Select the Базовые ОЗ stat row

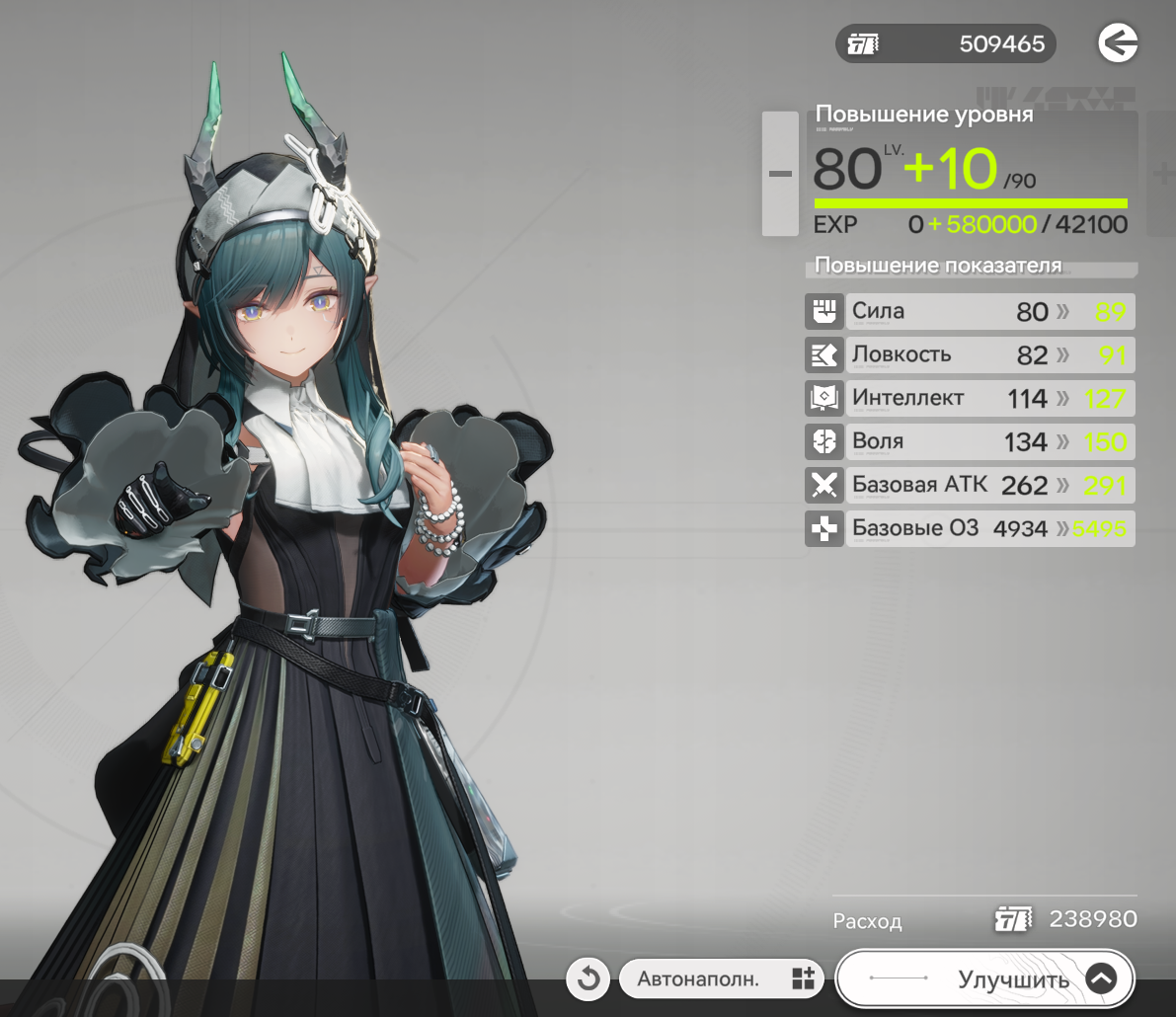(x=971, y=528)
